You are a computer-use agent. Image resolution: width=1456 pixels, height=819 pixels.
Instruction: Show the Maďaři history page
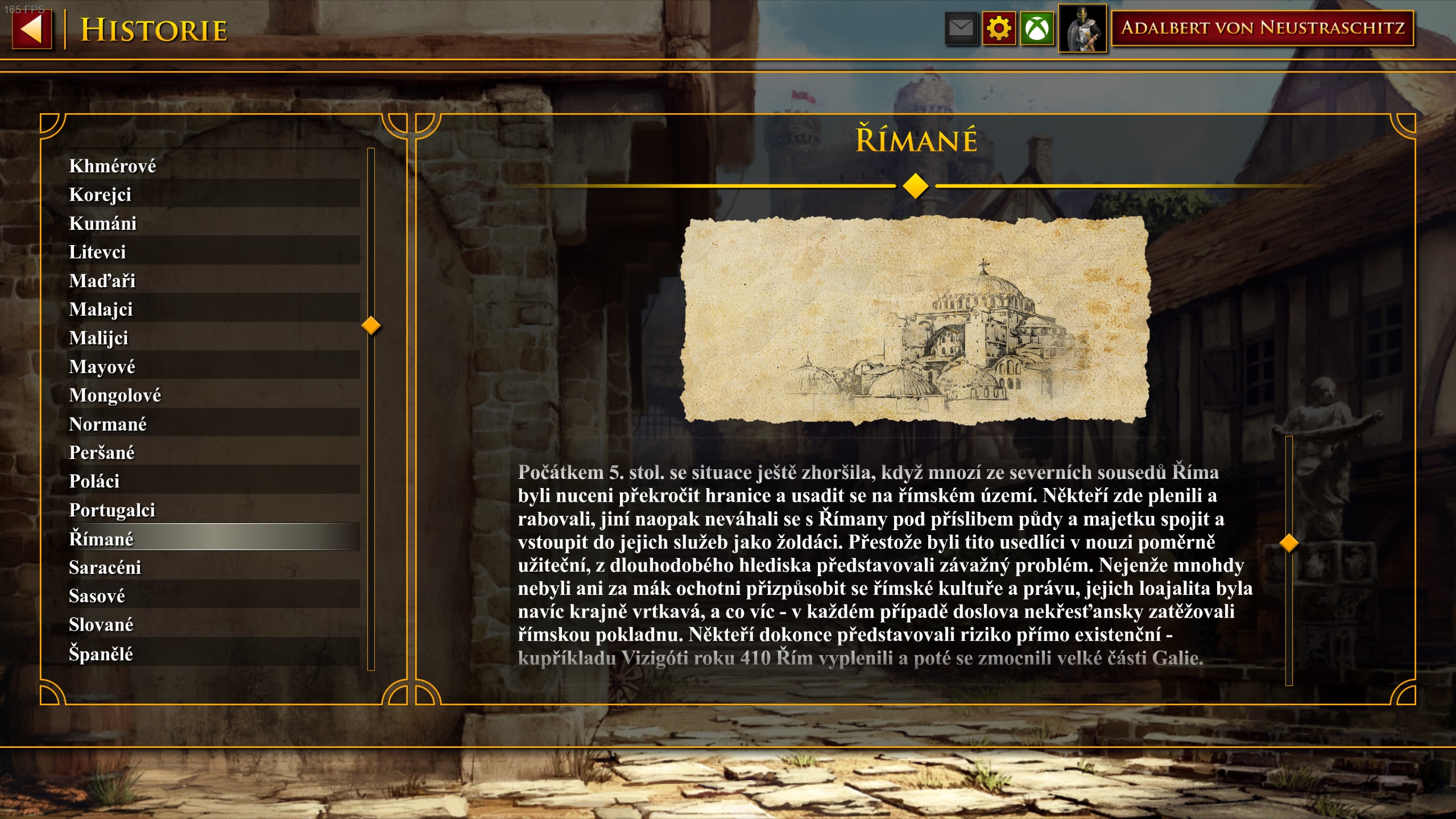tap(102, 280)
